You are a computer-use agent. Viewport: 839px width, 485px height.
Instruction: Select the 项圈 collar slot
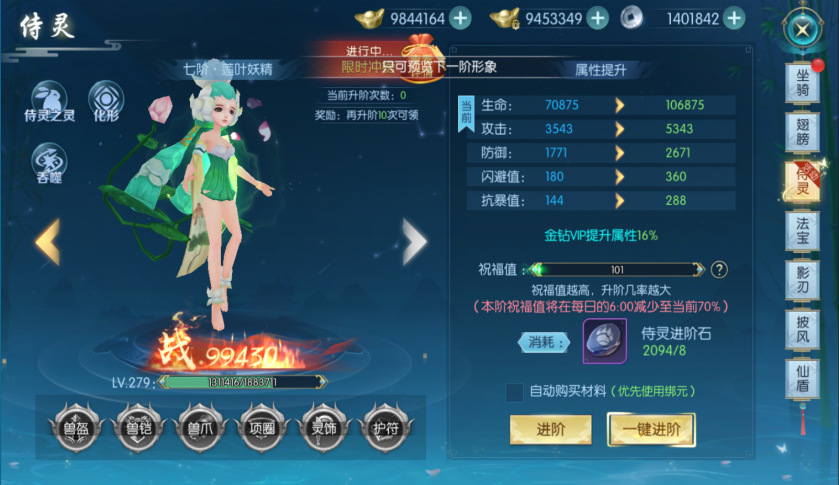pyautogui.click(x=258, y=426)
